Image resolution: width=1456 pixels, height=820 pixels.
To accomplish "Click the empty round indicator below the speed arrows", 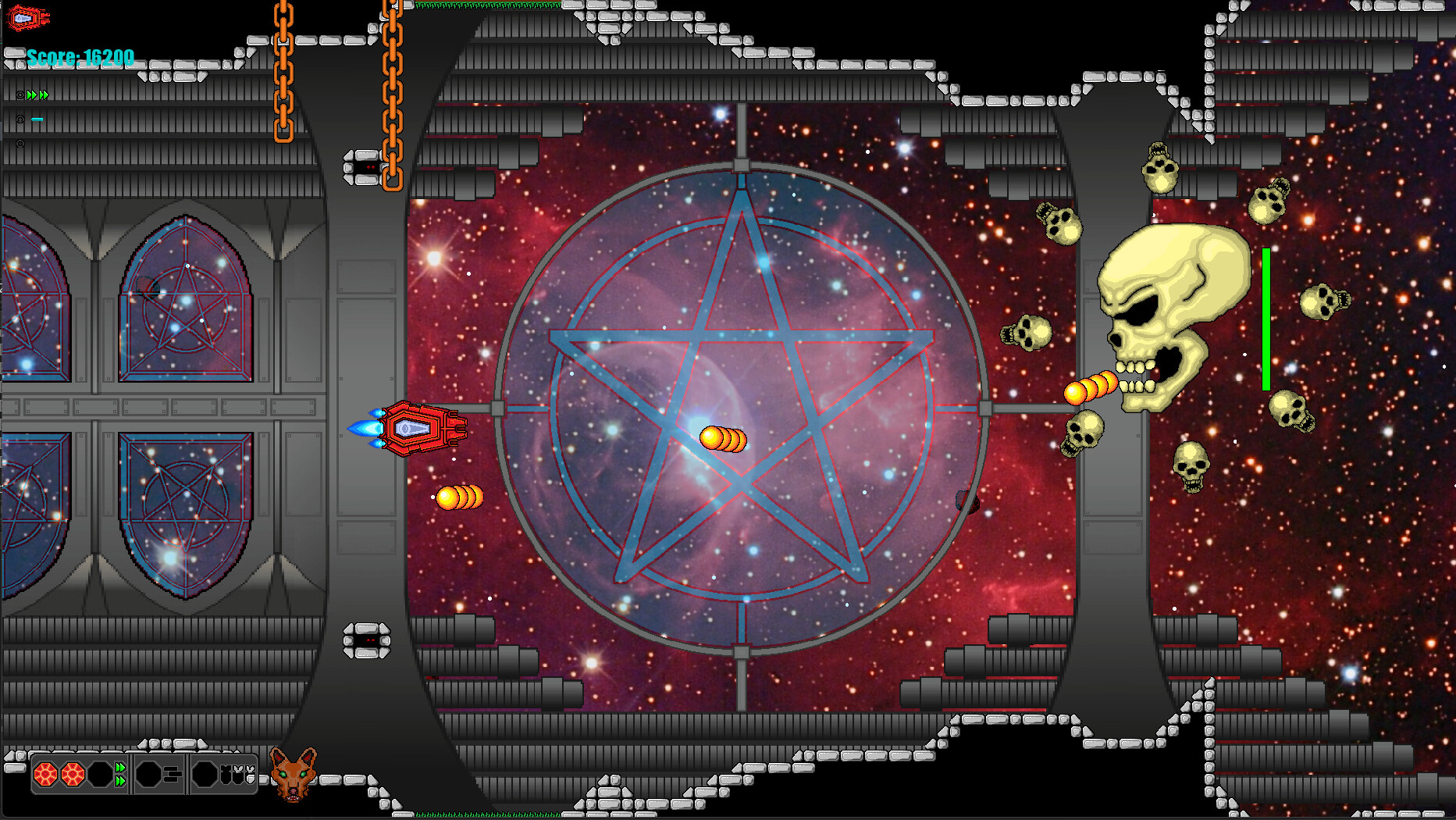I will (20, 143).
